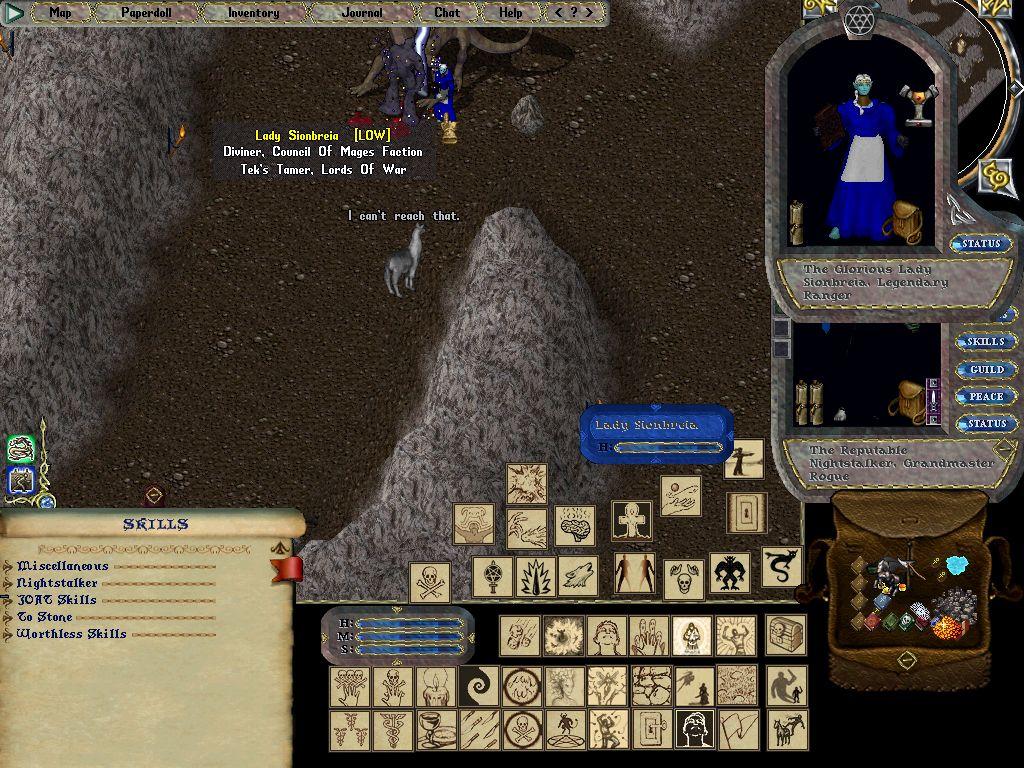Click the GUILD button on the paperdoll

(985, 370)
